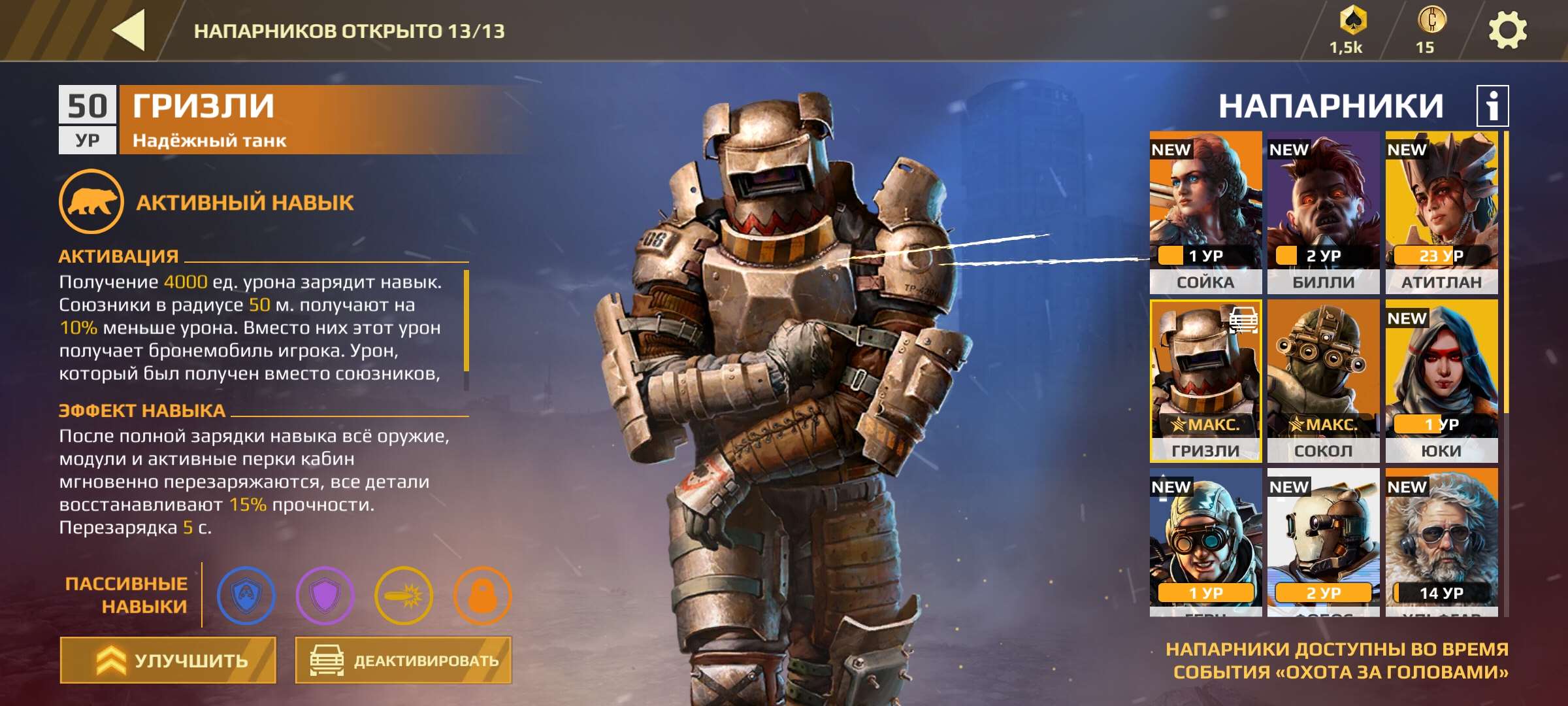Open the partners info button
This screenshot has width=1568, height=706.
click(x=1492, y=106)
